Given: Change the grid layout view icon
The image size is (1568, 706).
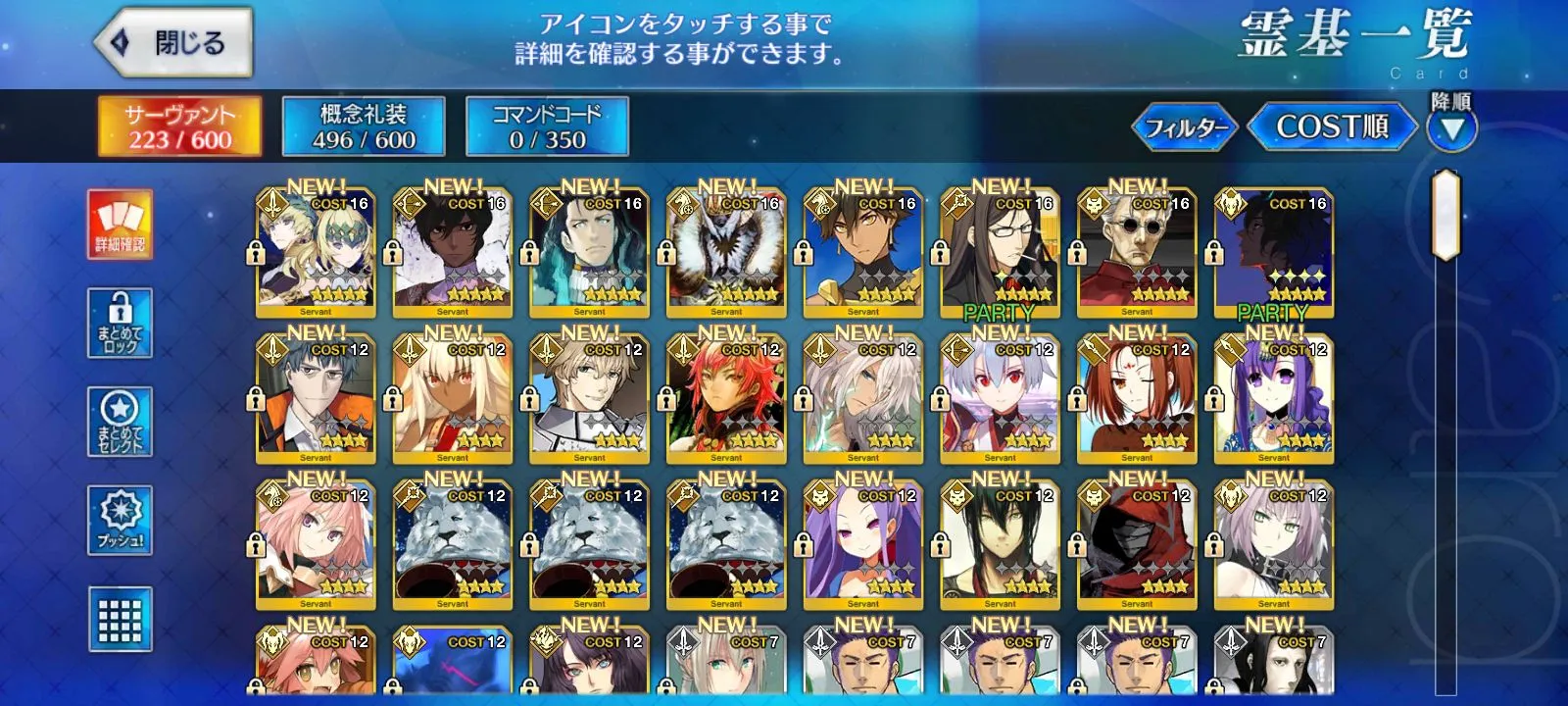Looking at the screenshot, I should 120,619.
